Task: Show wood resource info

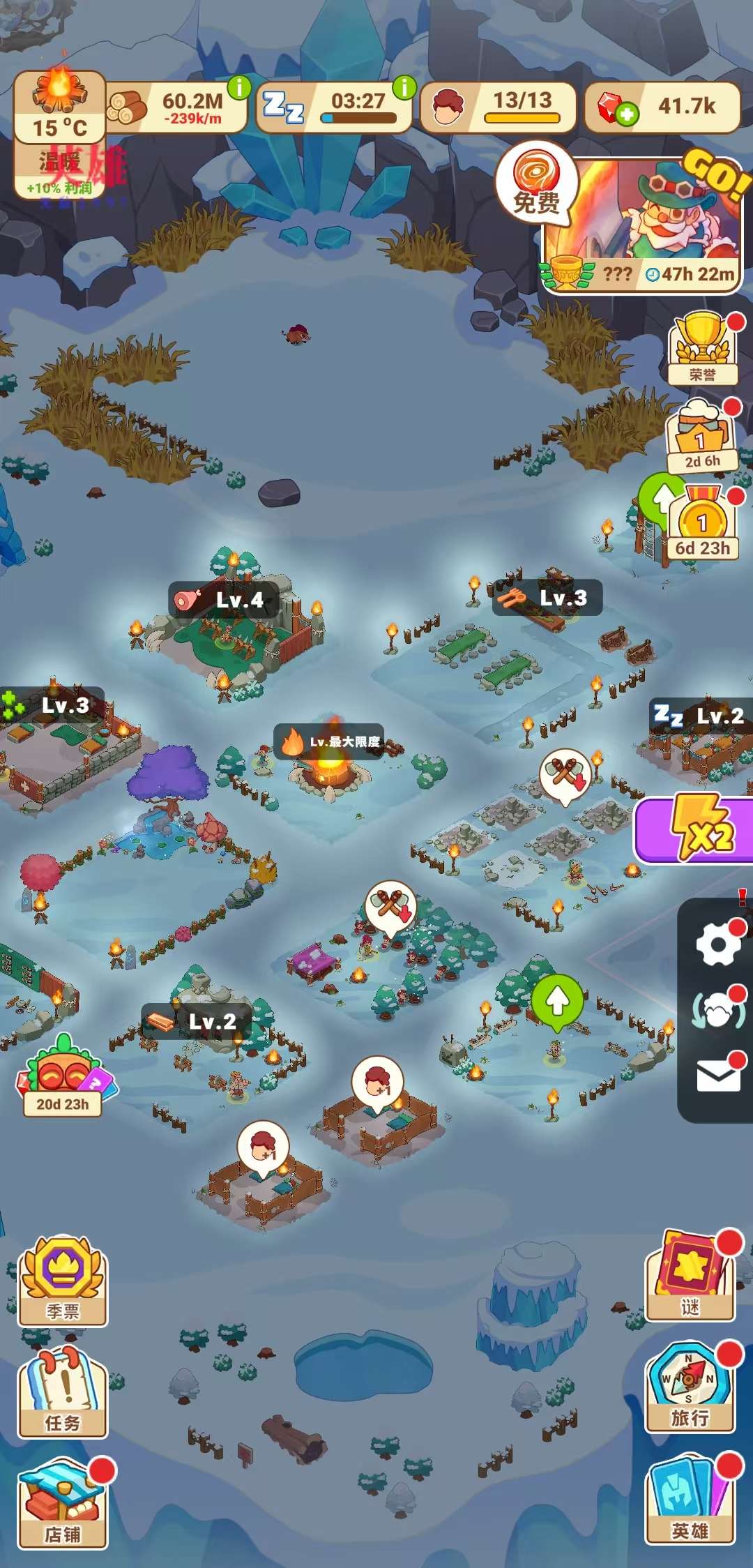Action: (x=239, y=88)
